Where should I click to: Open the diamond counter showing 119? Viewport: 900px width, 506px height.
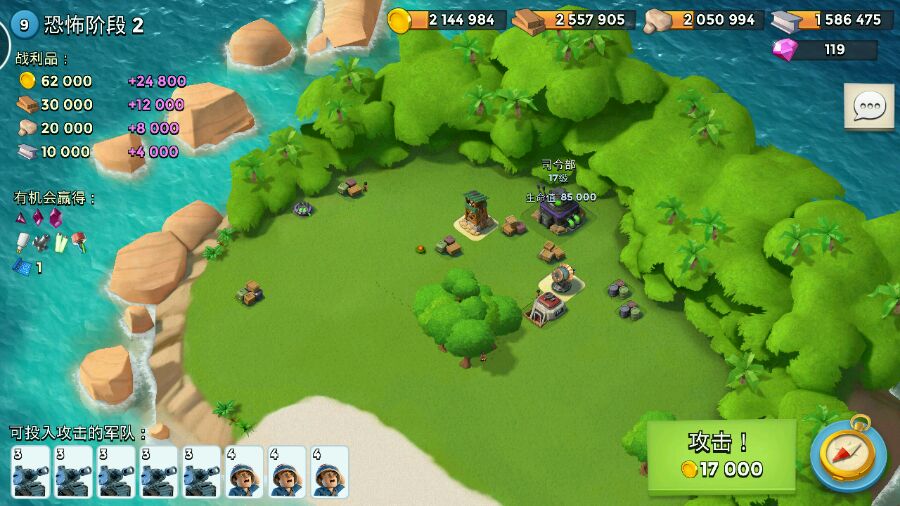click(x=825, y=49)
